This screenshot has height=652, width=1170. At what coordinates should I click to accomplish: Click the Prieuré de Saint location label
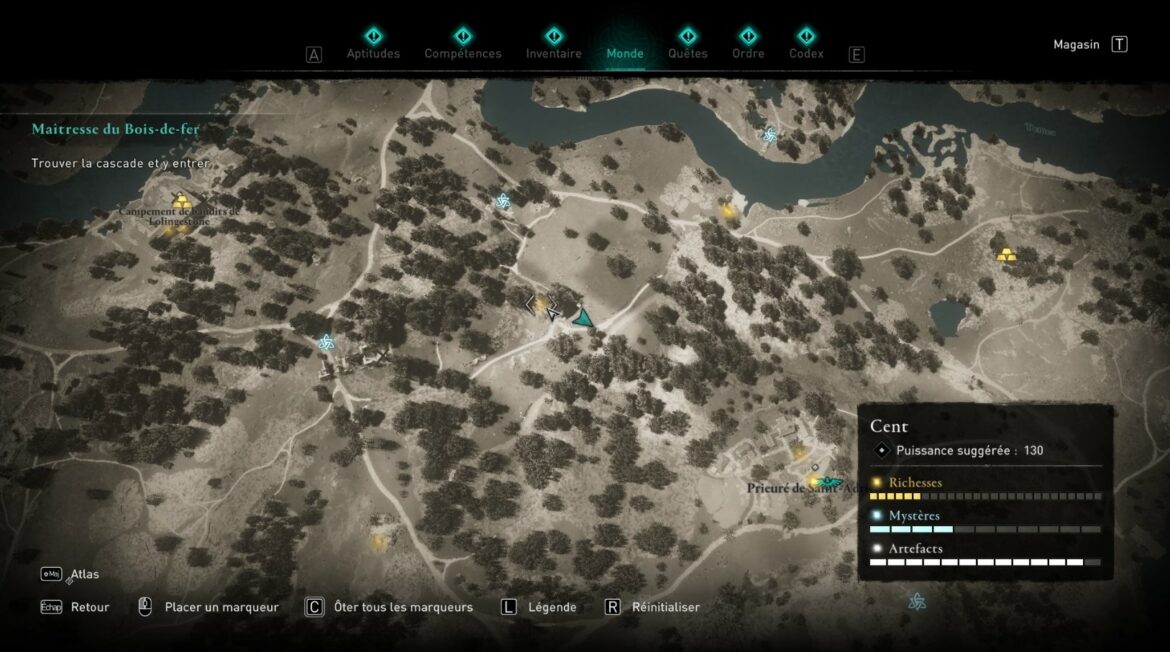pyautogui.click(x=797, y=489)
